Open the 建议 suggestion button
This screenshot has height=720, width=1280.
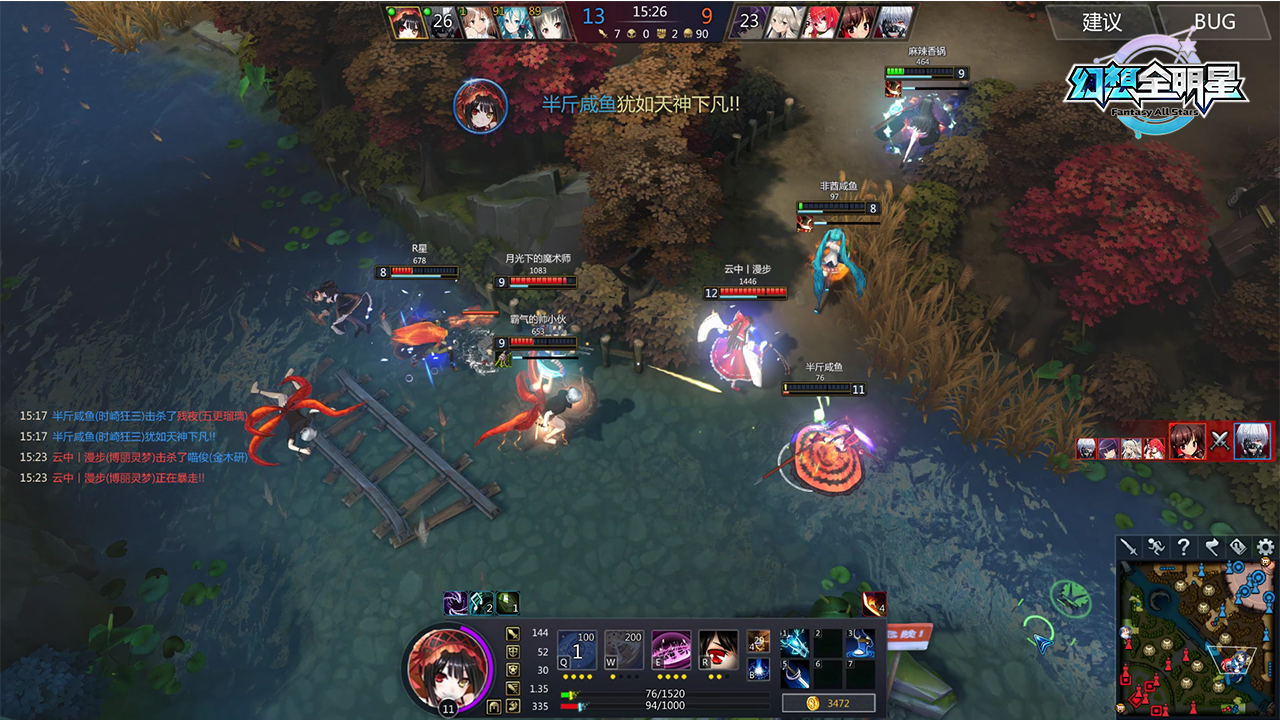pyautogui.click(x=1102, y=22)
